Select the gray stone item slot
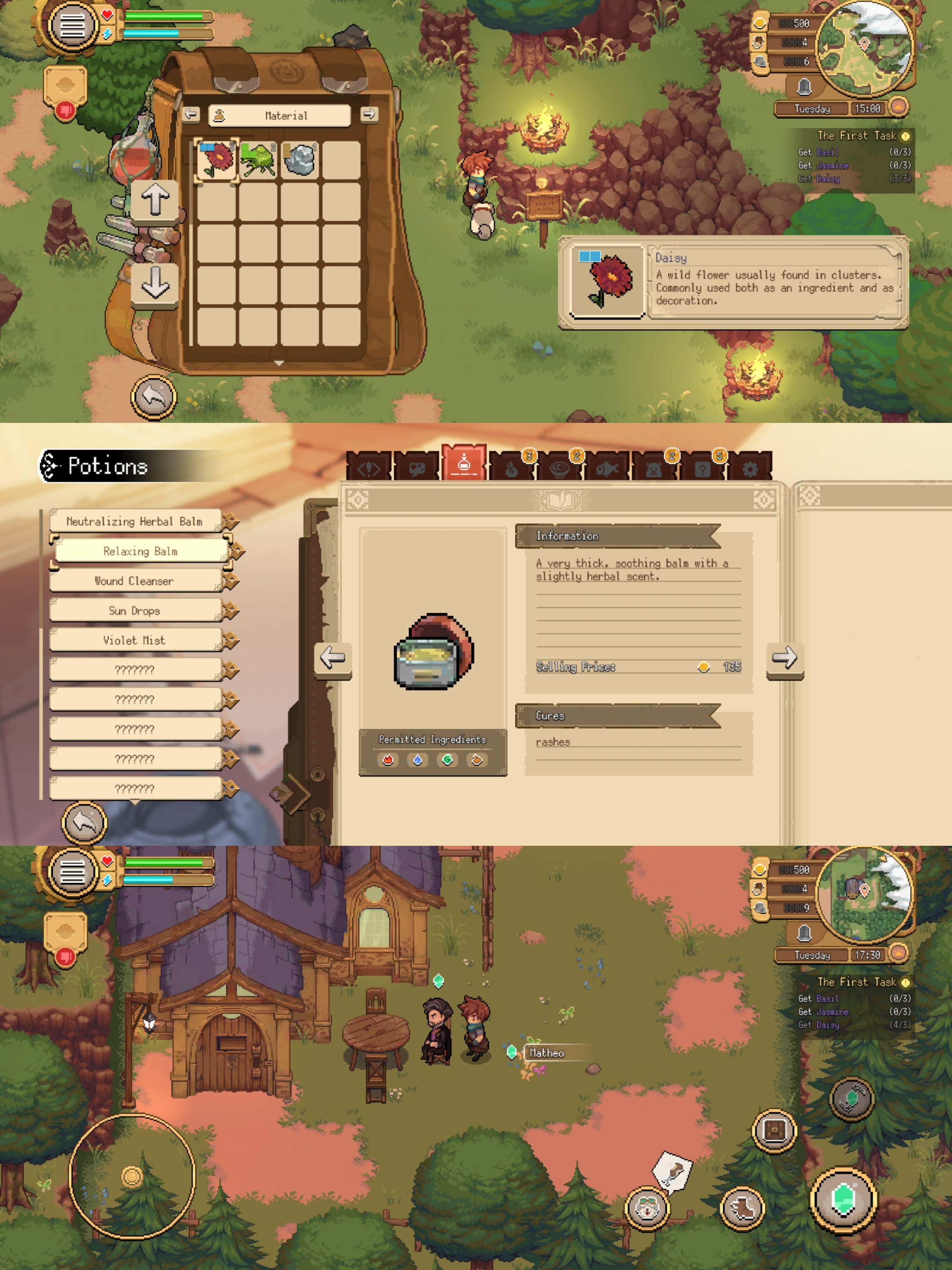 (300, 160)
